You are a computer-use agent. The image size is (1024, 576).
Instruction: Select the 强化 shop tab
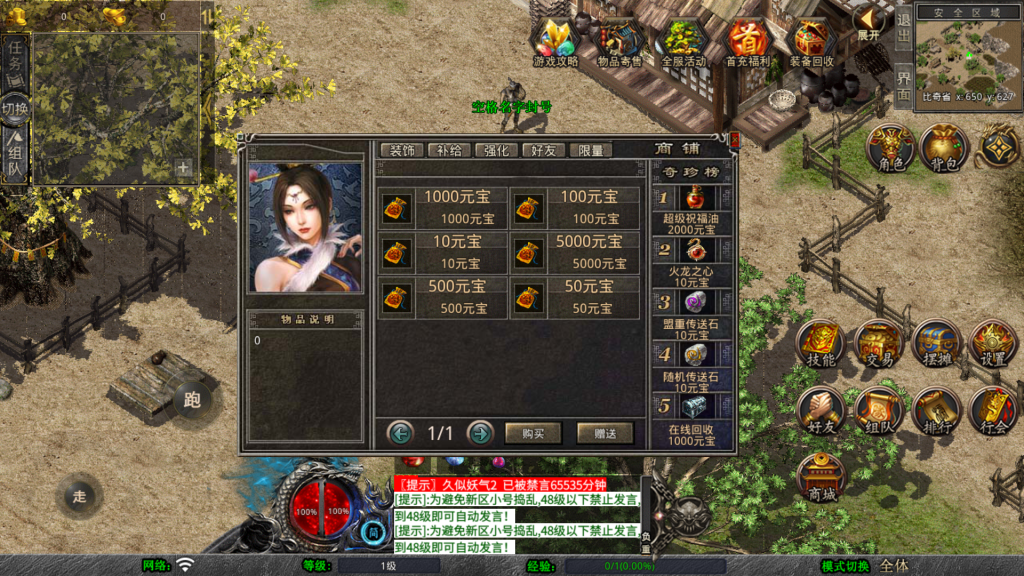click(497, 150)
